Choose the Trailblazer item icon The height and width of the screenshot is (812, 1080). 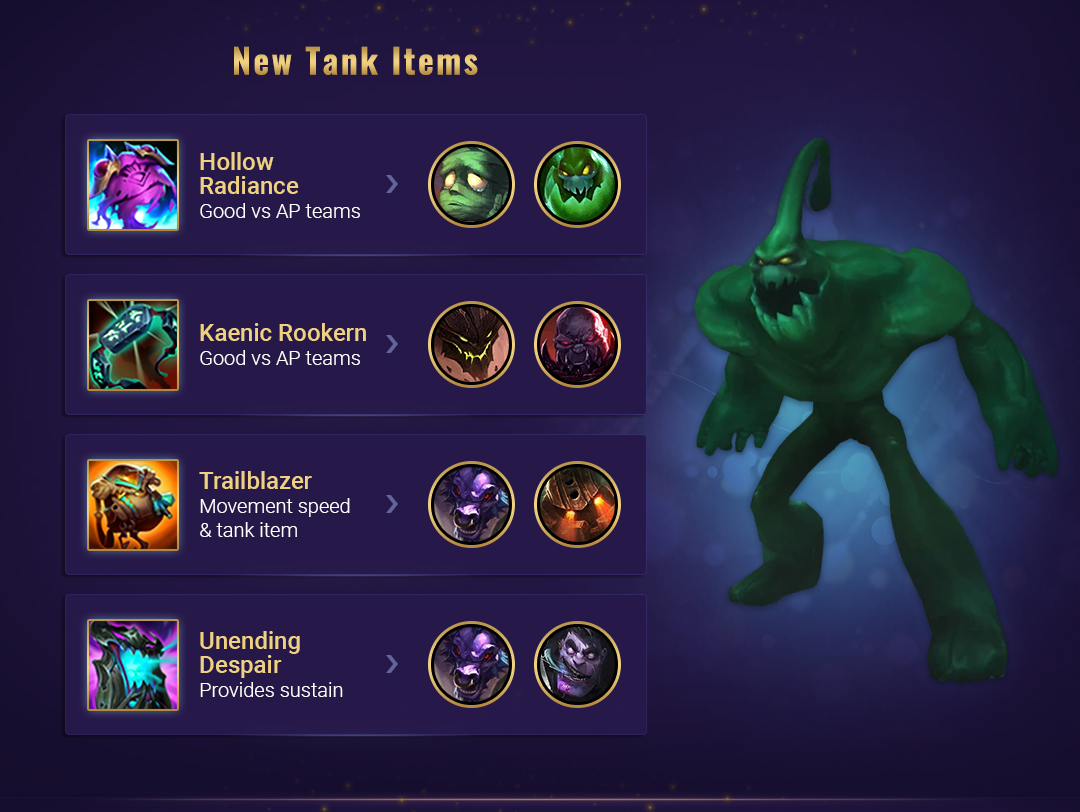point(133,505)
